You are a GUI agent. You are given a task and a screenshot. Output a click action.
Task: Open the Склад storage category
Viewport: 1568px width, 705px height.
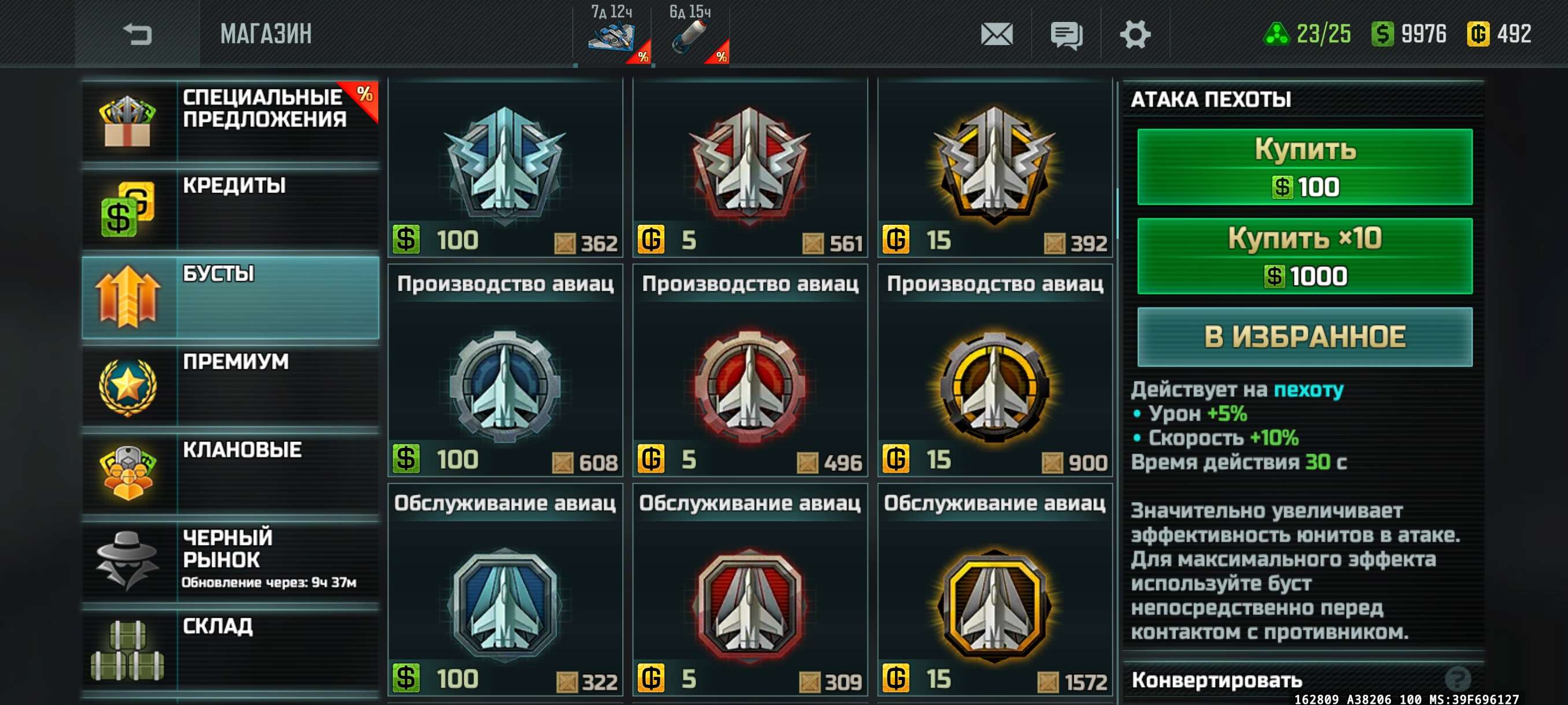click(230, 649)
